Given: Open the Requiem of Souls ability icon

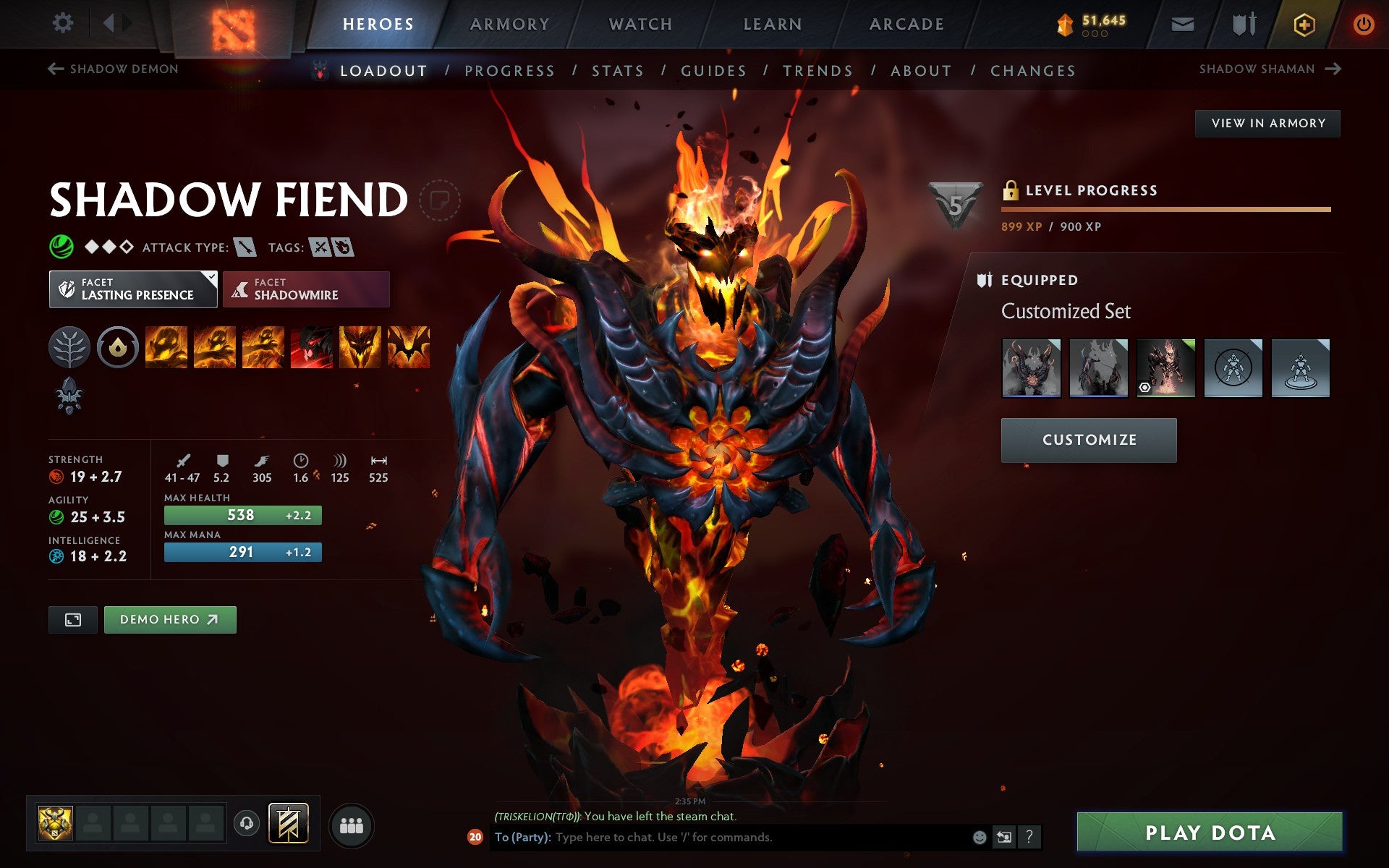Looking at the screenshot, I should pos(410,347).
